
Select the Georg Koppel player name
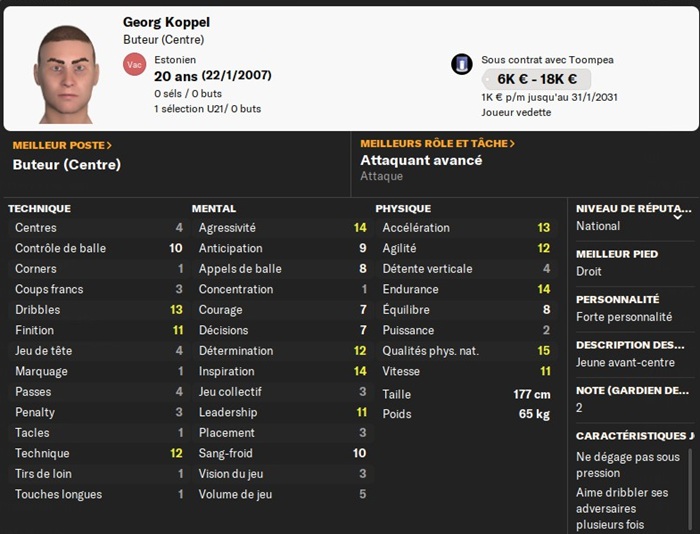[166, 22]
